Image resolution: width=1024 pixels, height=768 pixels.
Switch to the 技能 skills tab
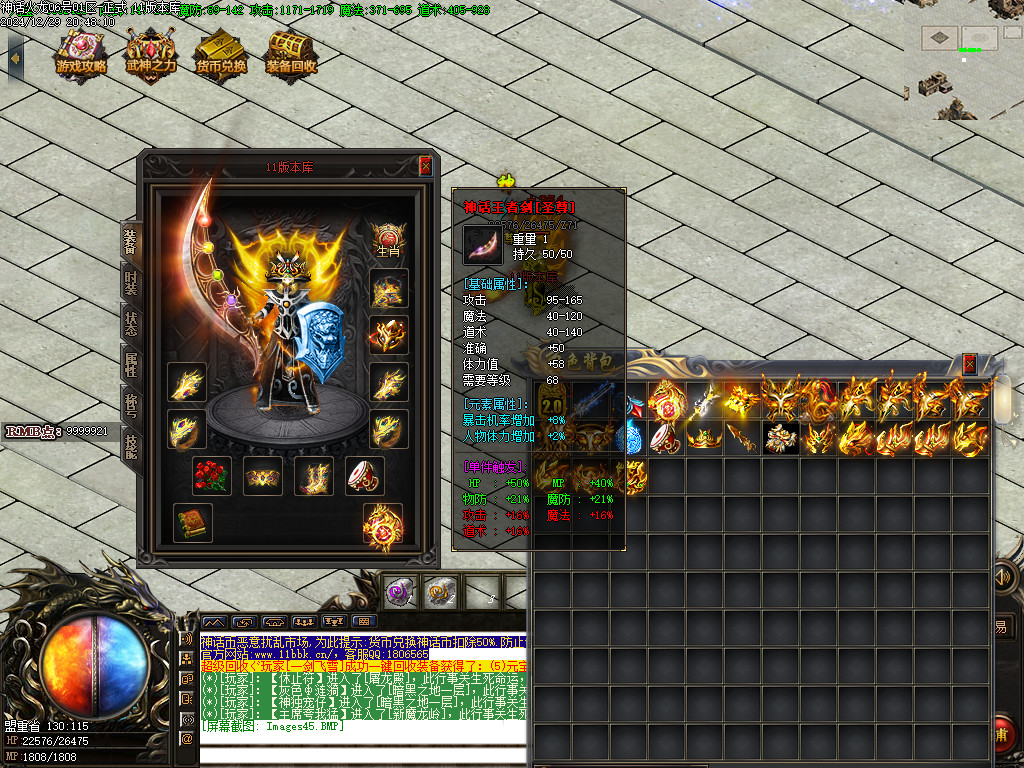pos(131,446)
